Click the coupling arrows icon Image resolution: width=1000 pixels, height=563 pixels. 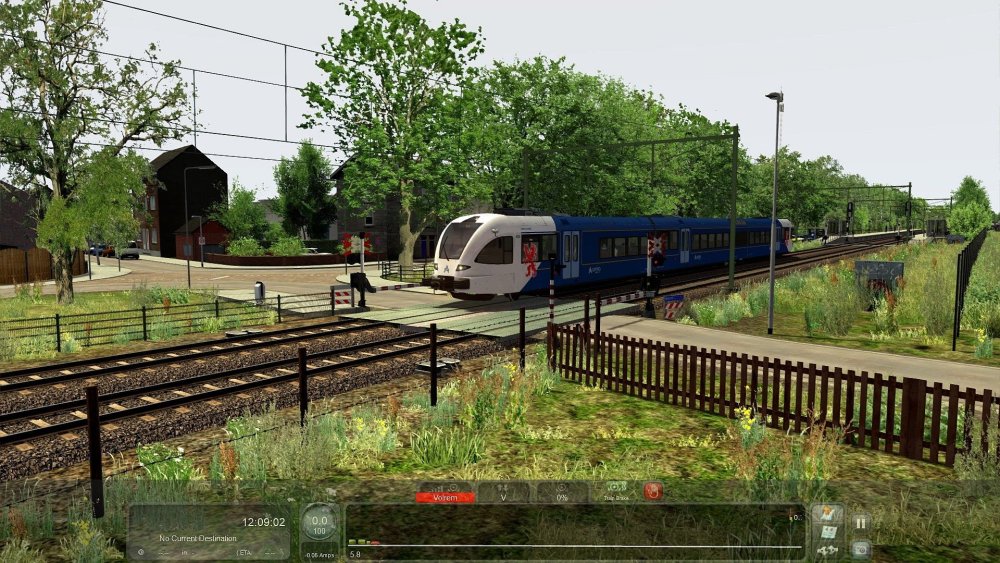(x=827, y=550)
